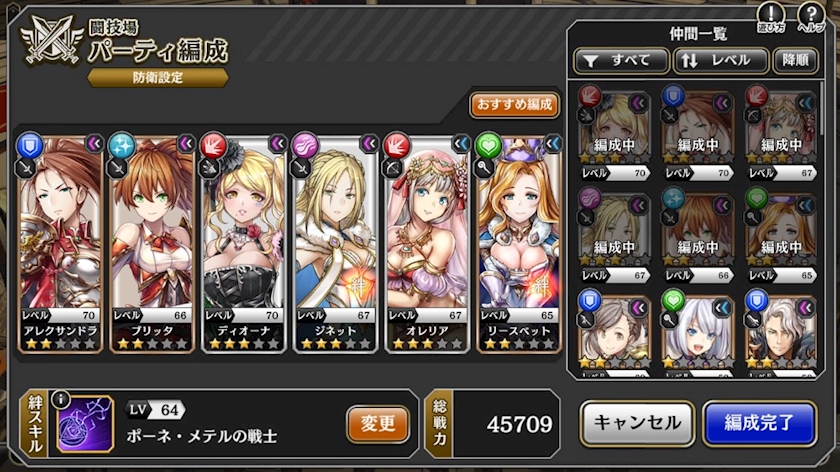
Task: Choose the リースベット party card
Action: 518,242
